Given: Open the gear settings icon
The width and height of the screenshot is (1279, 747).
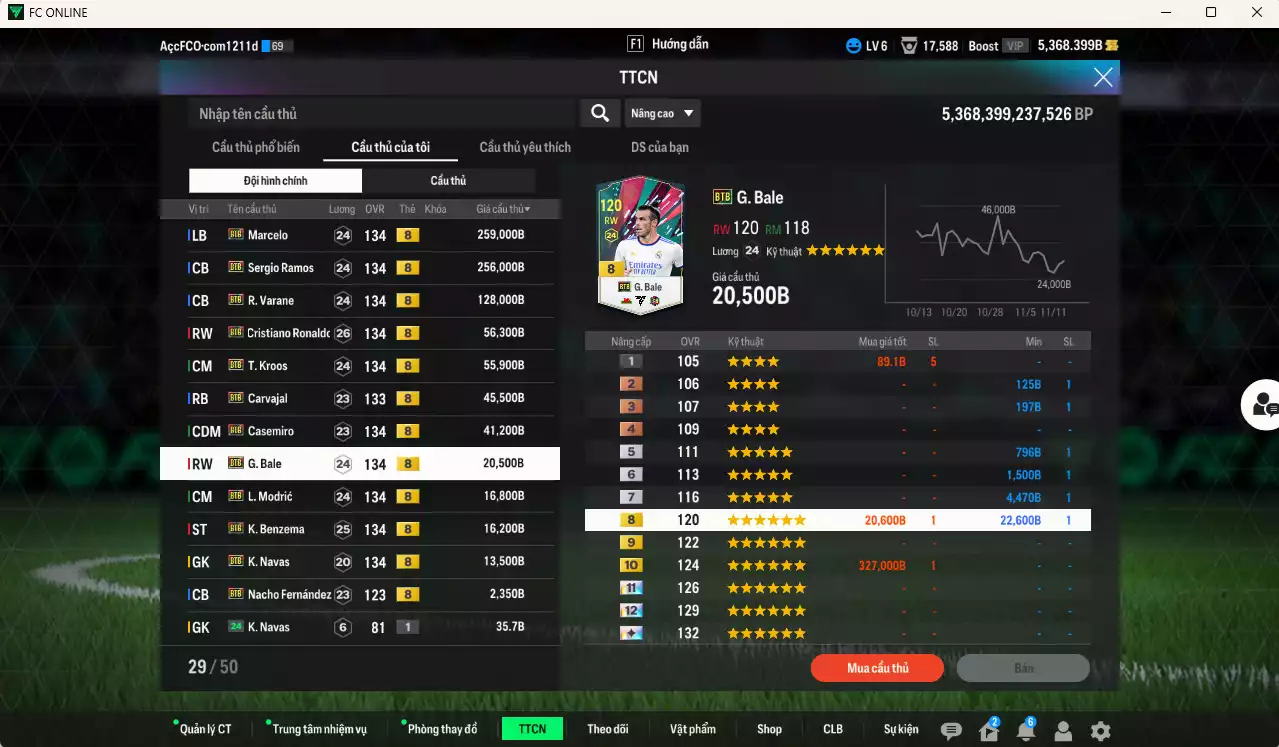Looking at the screenshot, I should tap(1100, 731).
